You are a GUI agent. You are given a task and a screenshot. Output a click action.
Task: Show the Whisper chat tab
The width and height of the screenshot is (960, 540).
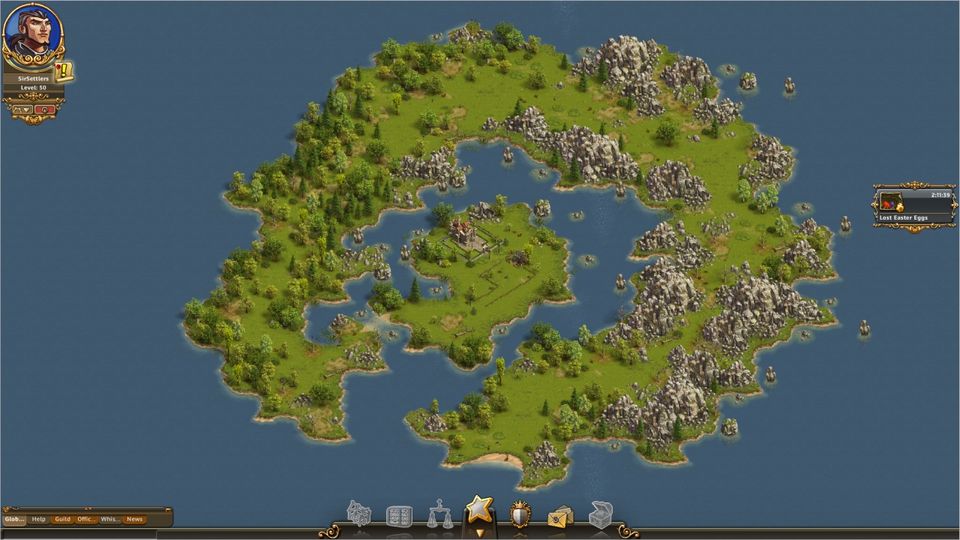(x=110, y=519)
